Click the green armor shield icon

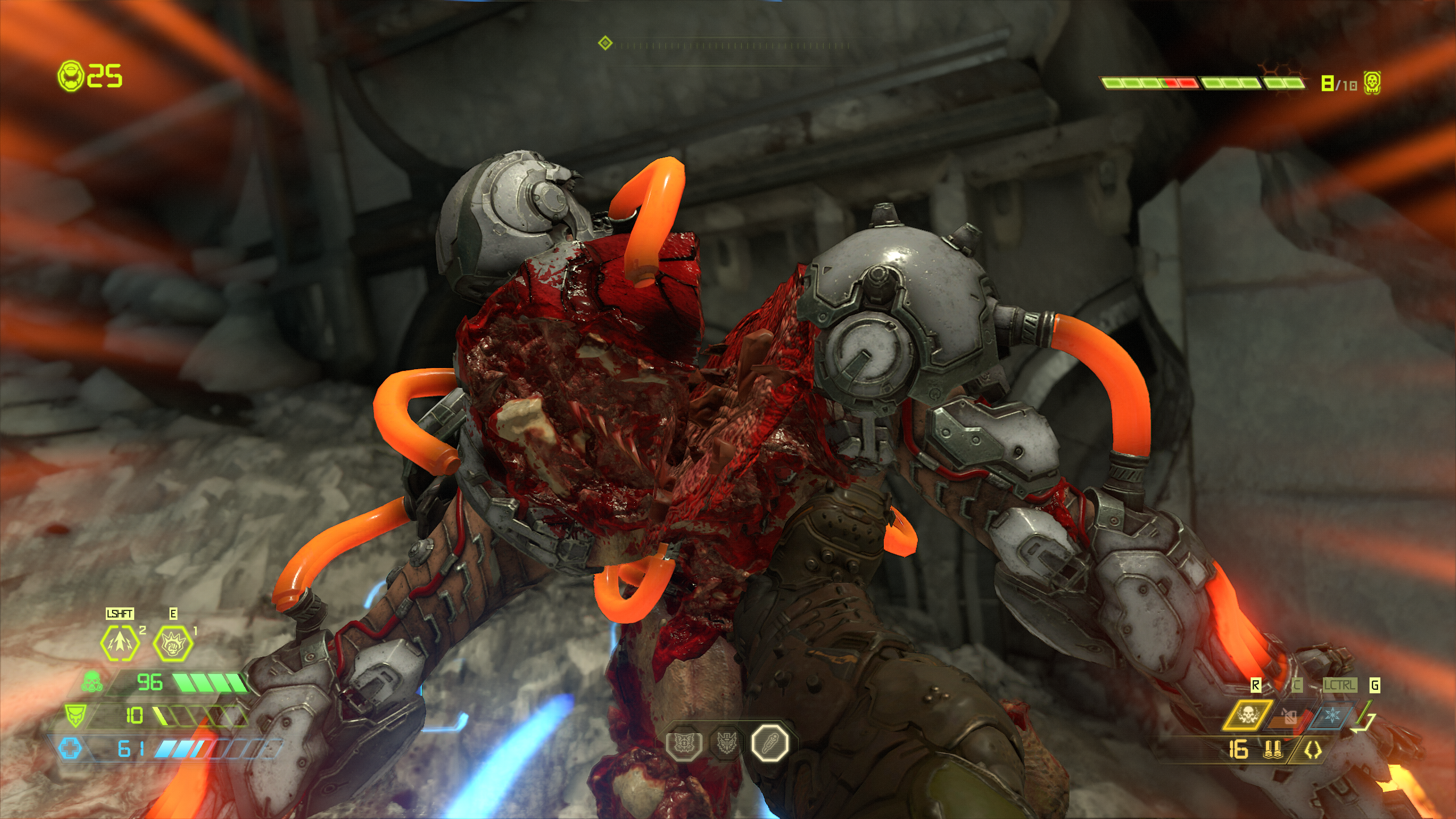(76, 715)
